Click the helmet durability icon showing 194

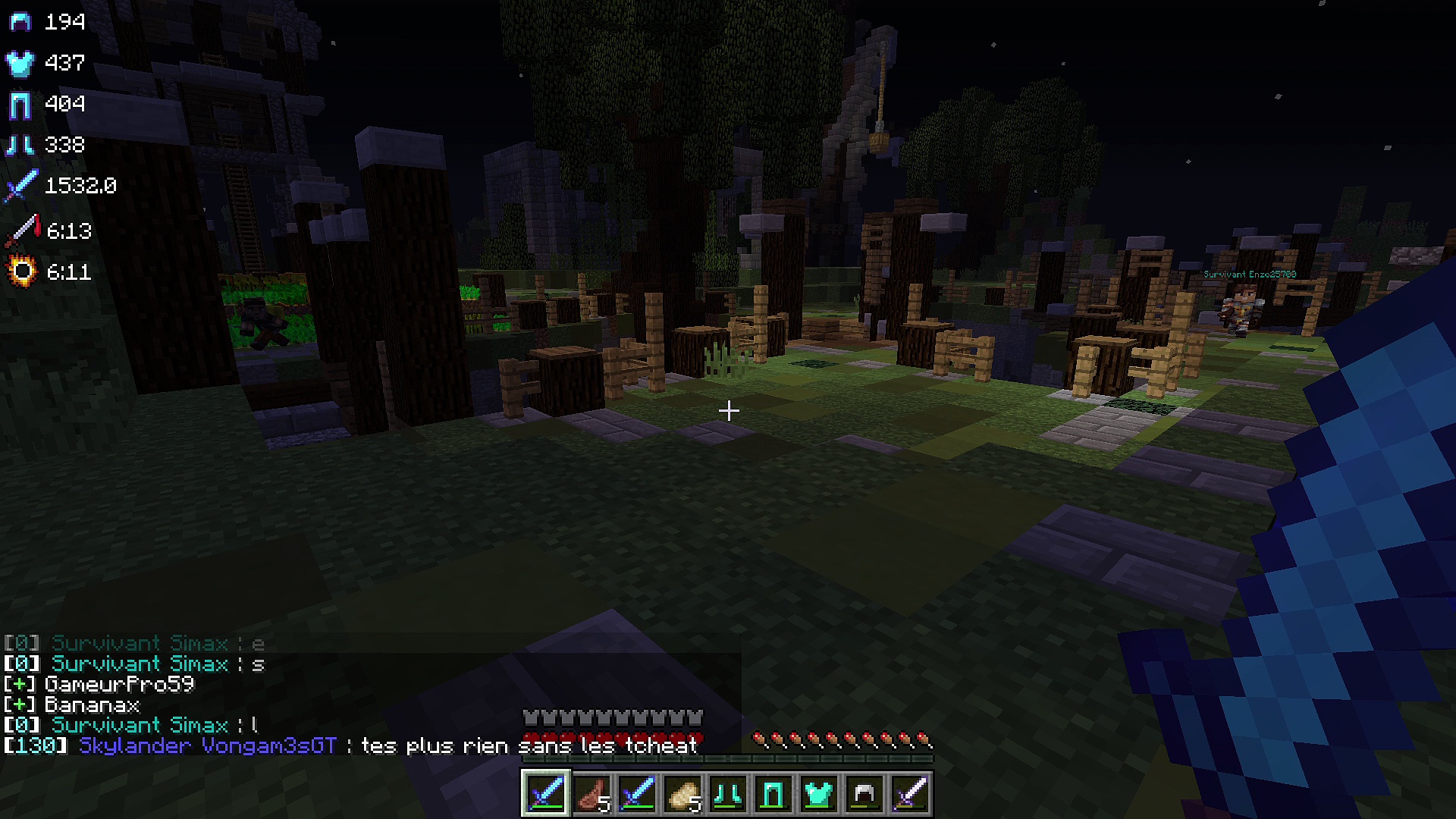(20, 22)
